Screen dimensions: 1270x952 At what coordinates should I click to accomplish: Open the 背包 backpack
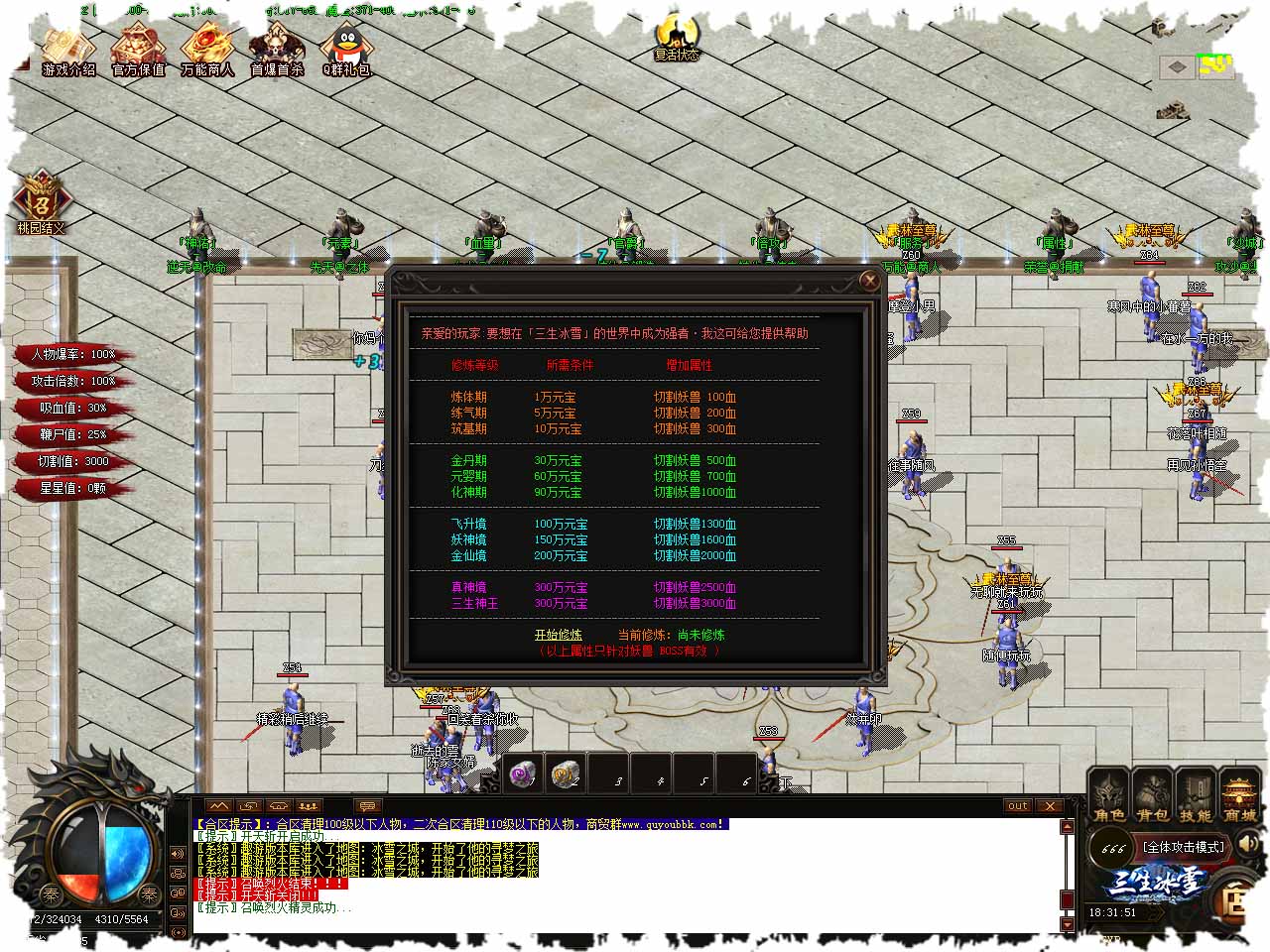coord(1153,796)
